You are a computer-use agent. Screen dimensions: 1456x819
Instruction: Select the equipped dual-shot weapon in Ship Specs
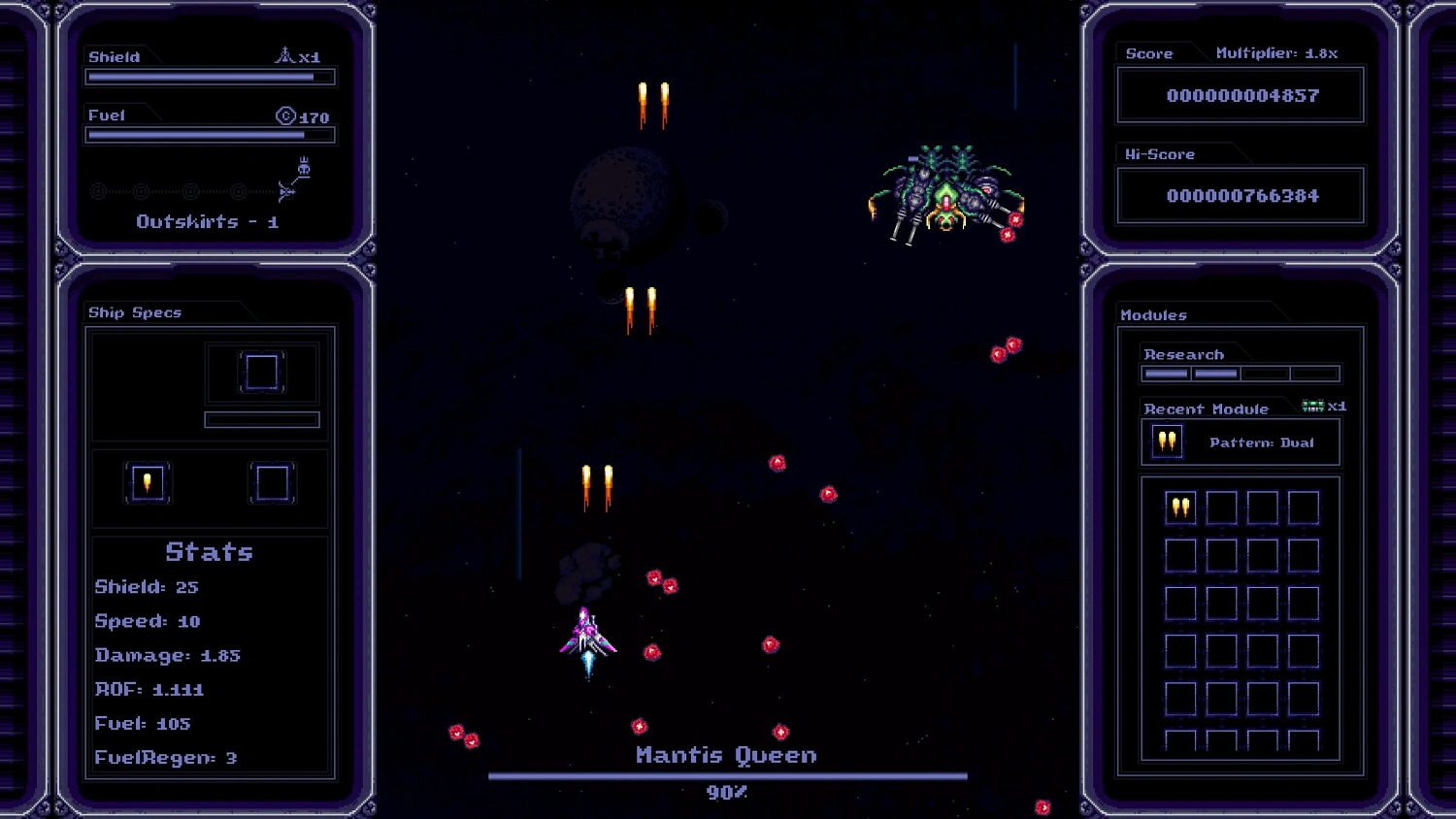coord(148,482)
